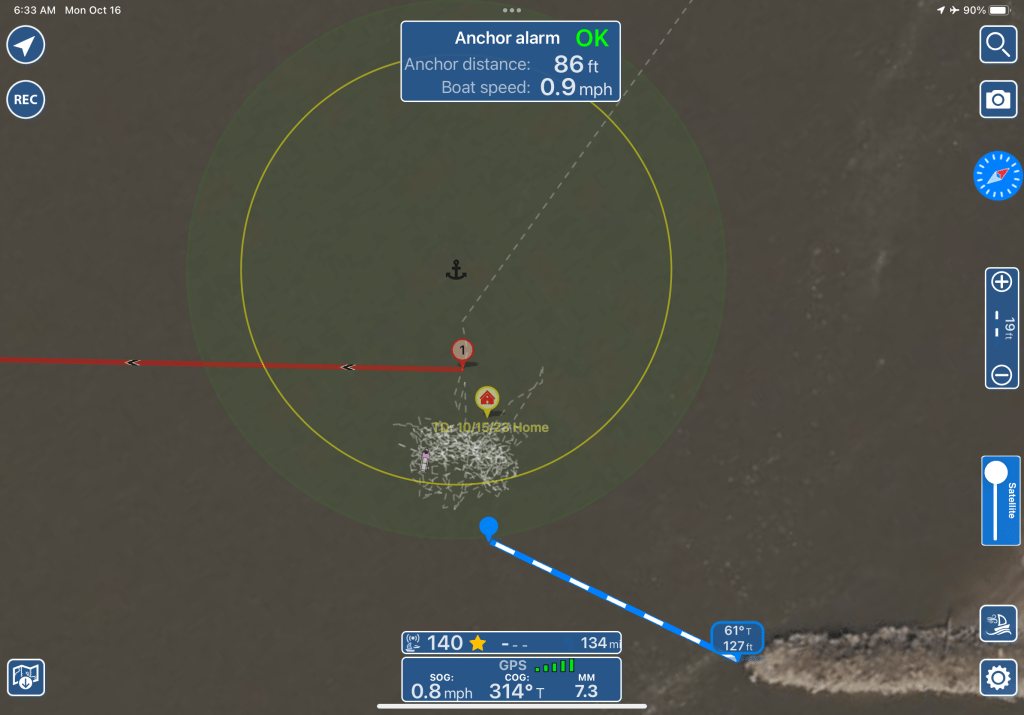The width and height of the screenshot is (1024, 715).
Task: Open the boat mode button
Action: 998,623
